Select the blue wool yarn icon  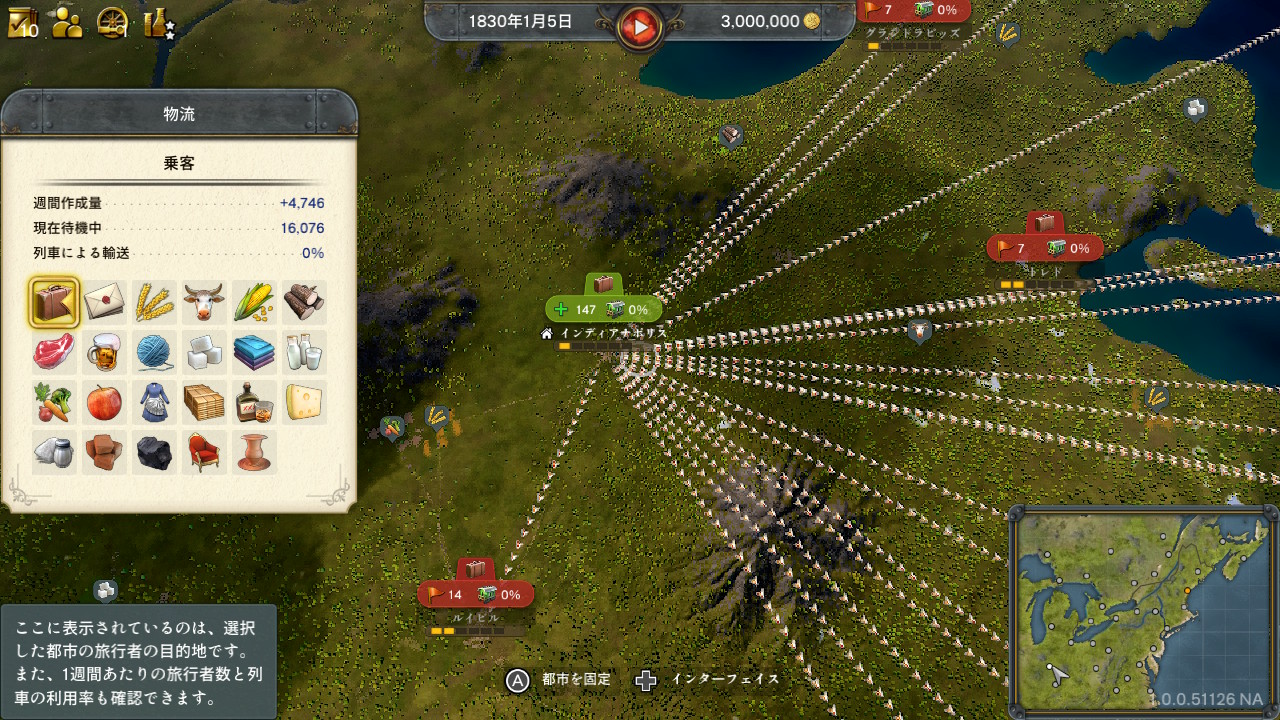[x=154, y=352]
